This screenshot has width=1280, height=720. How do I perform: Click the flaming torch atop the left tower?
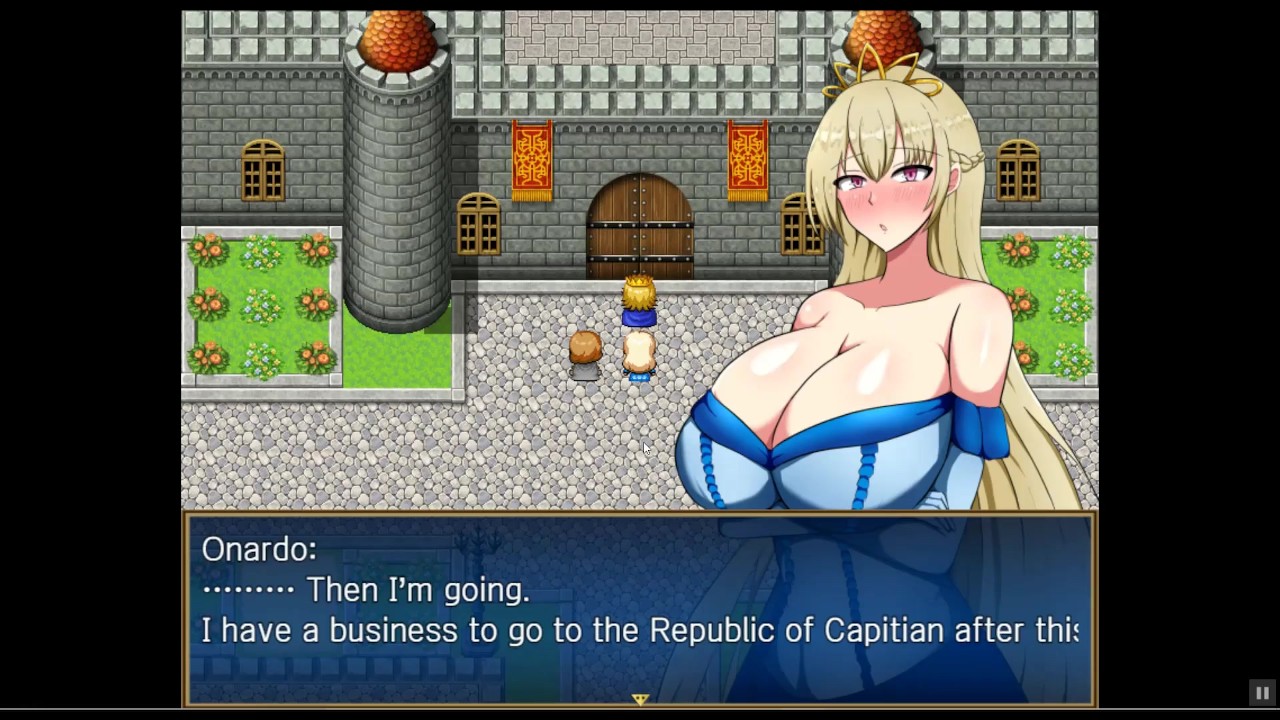[398, 35]
